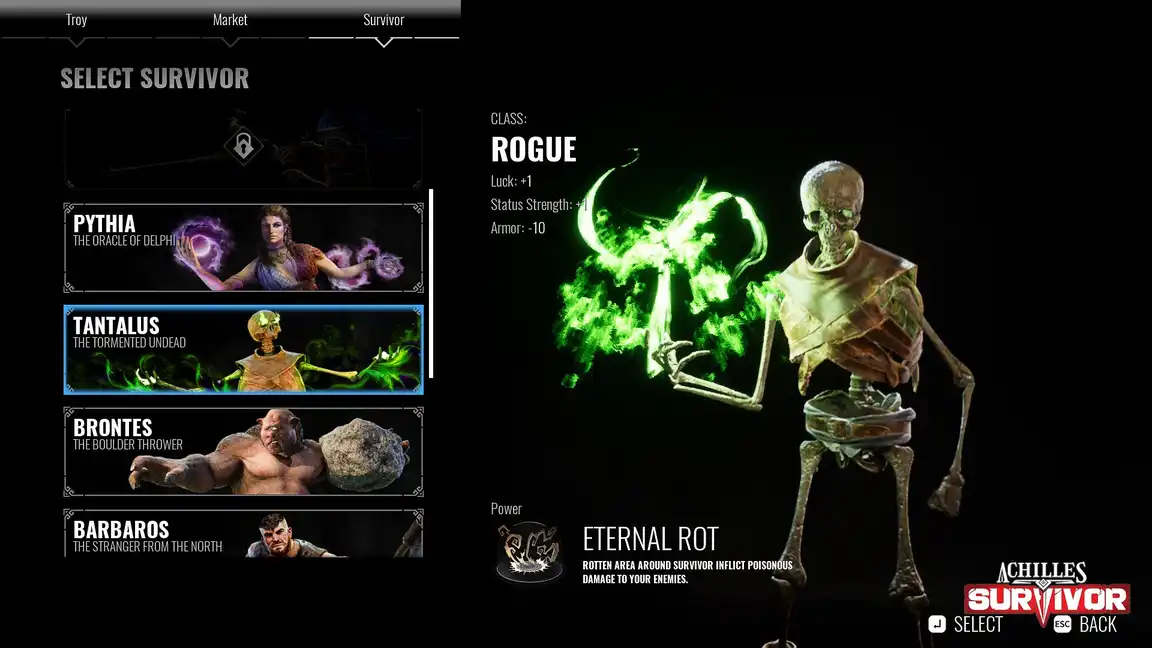Image resolution: width=1152 pixels, height=648 pixels.
Task: Switch to the Troy tab
Action: click(76, 21)
